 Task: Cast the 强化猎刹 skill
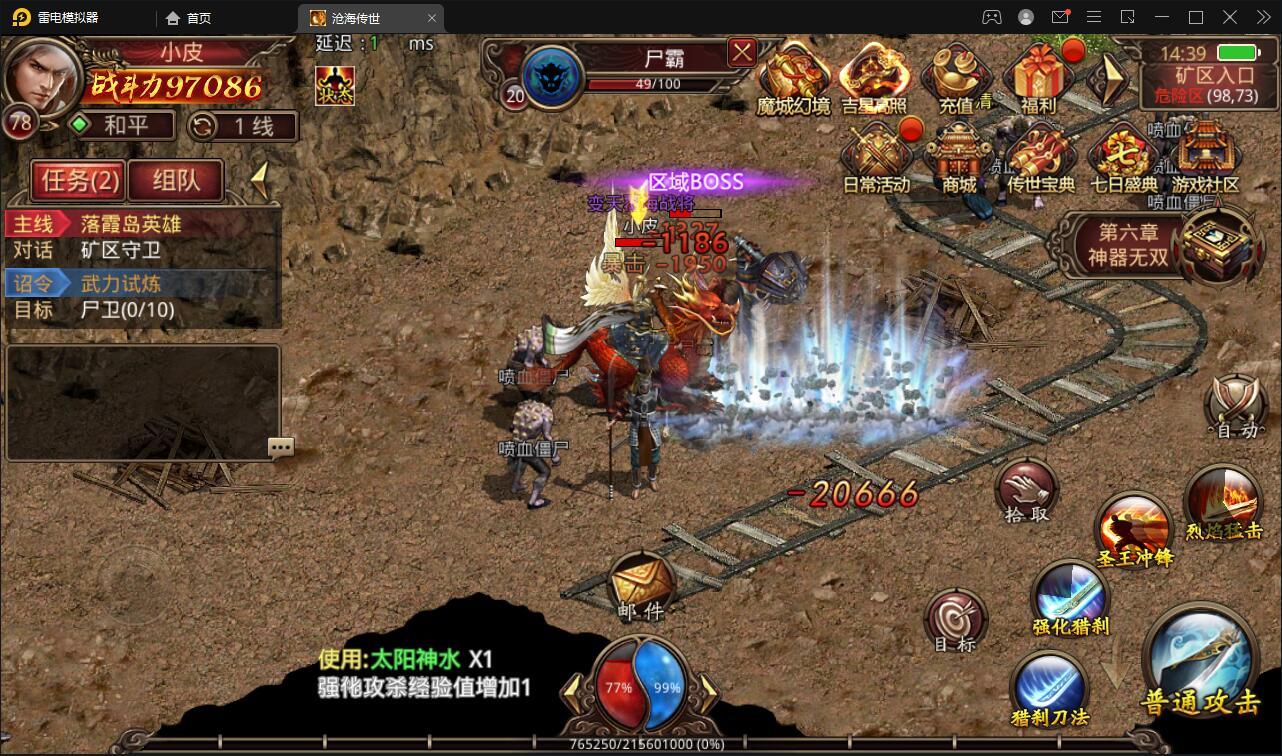[1071, 597]
